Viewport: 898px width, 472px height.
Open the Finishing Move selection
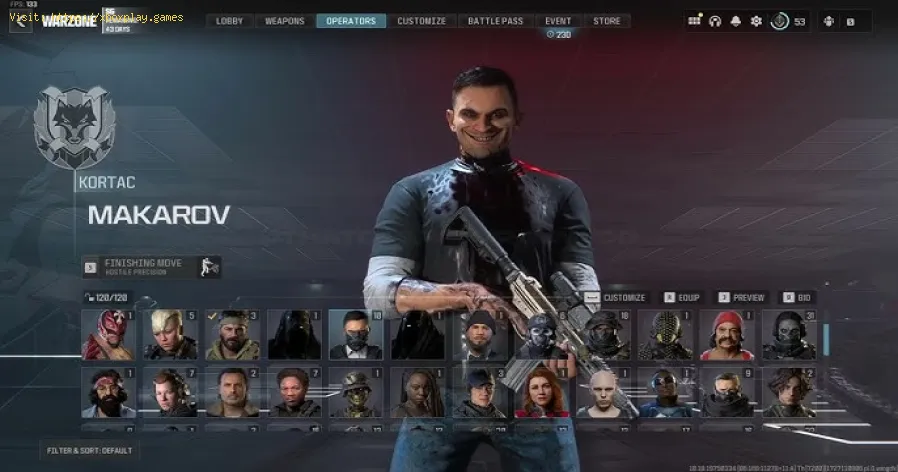[x=151, y=267]
